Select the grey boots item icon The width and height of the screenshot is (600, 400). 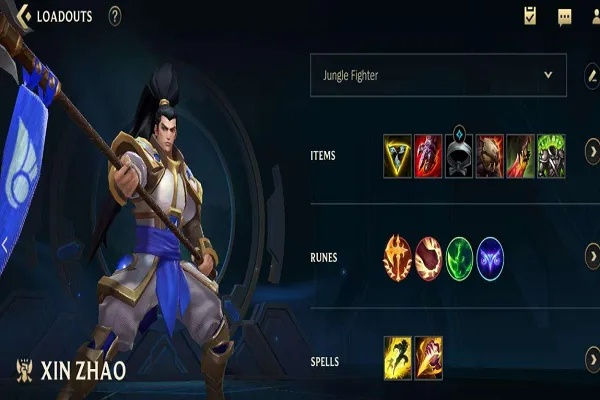(459, 157)
